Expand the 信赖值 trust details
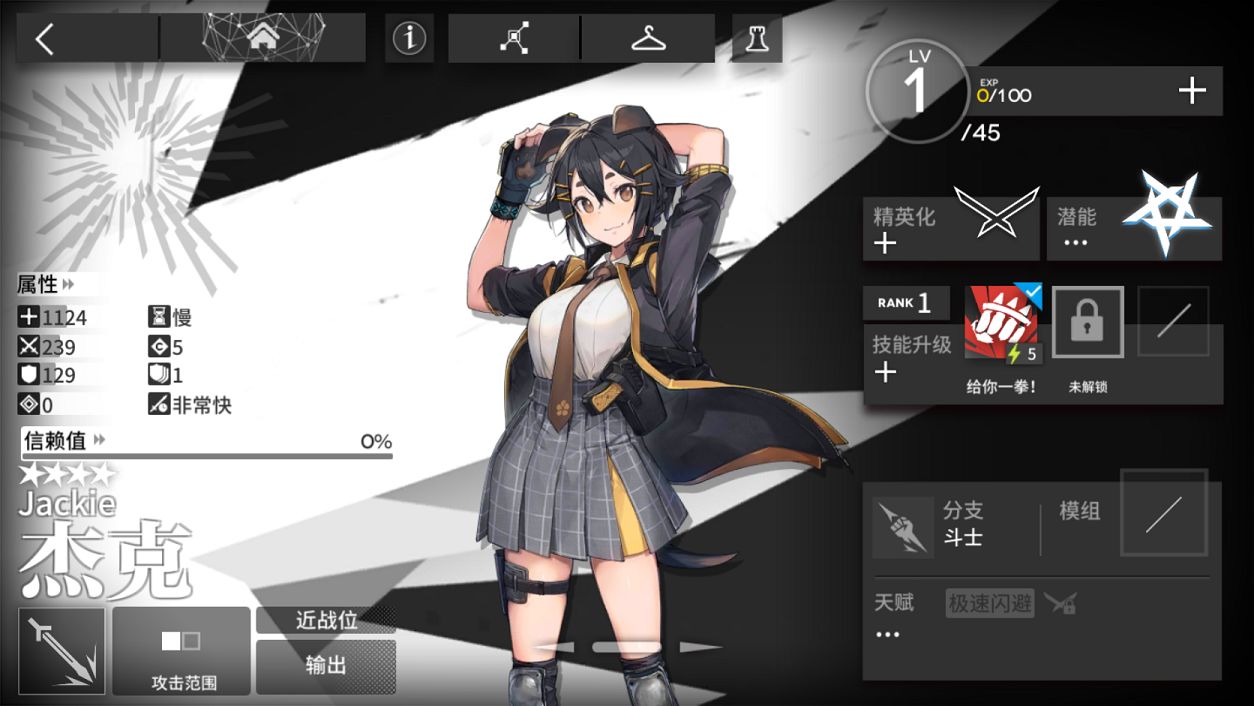The image size is (1254, 706). pyautogui.click(x=64, y=441)
